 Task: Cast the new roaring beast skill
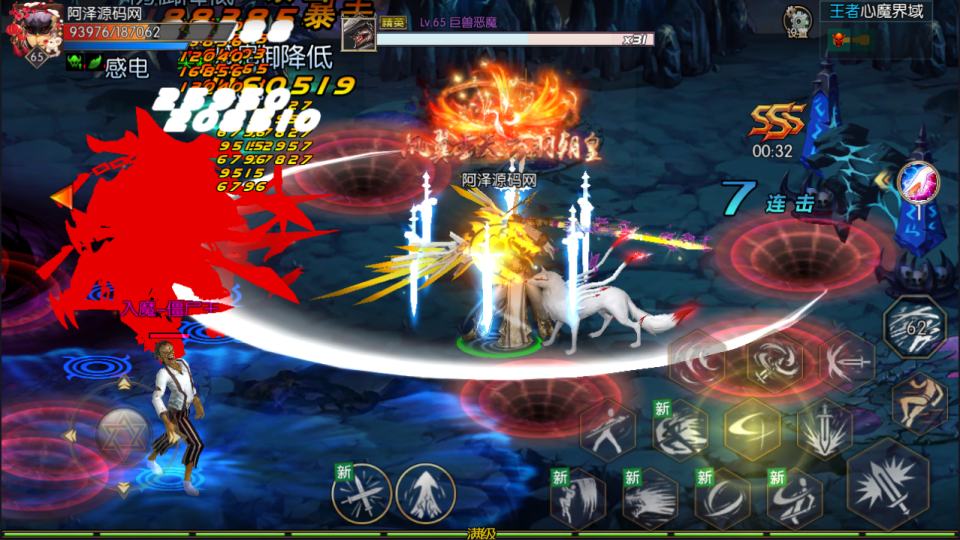coord(650,497)
